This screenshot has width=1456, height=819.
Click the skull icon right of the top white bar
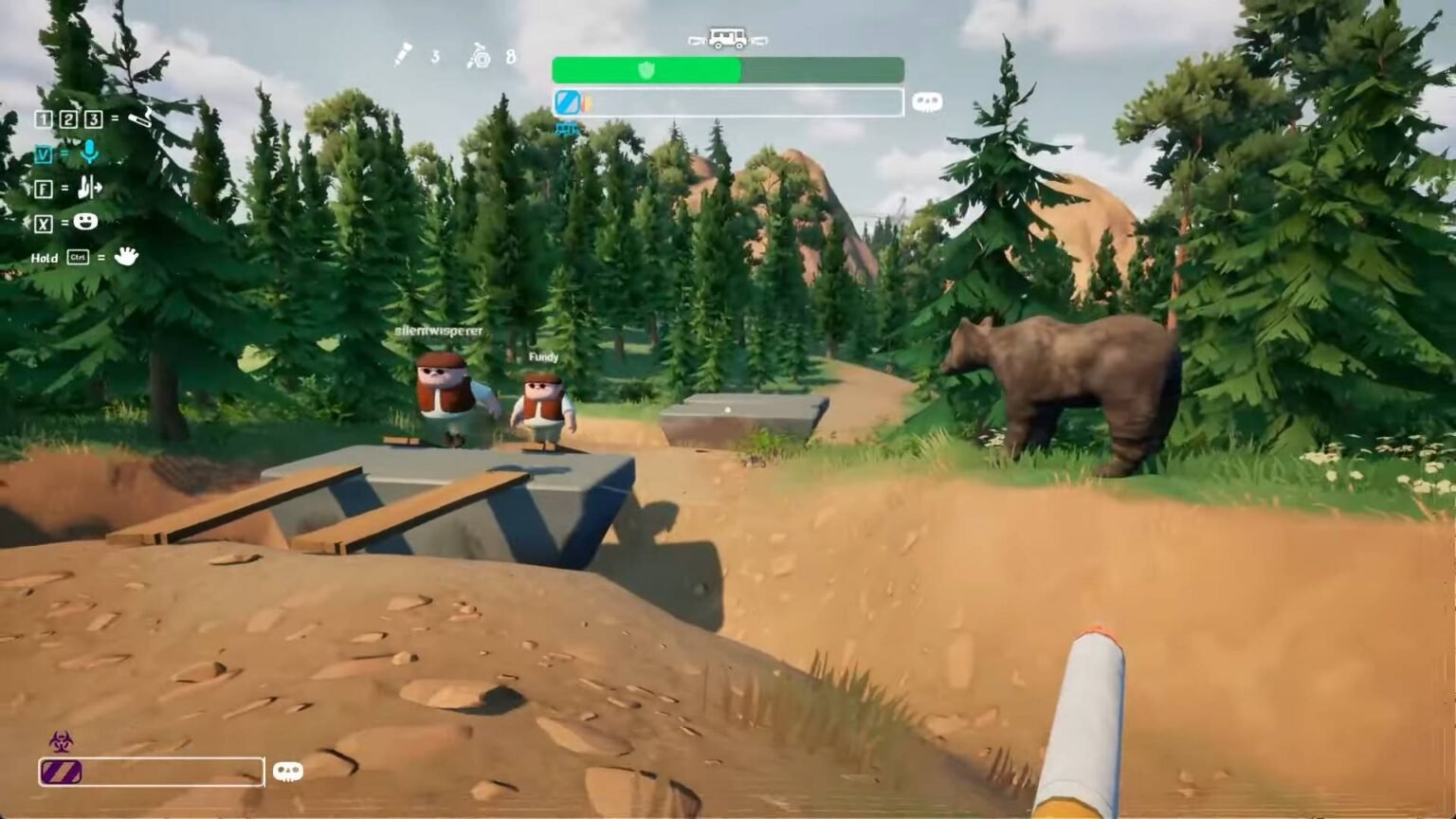pos(927,100)
